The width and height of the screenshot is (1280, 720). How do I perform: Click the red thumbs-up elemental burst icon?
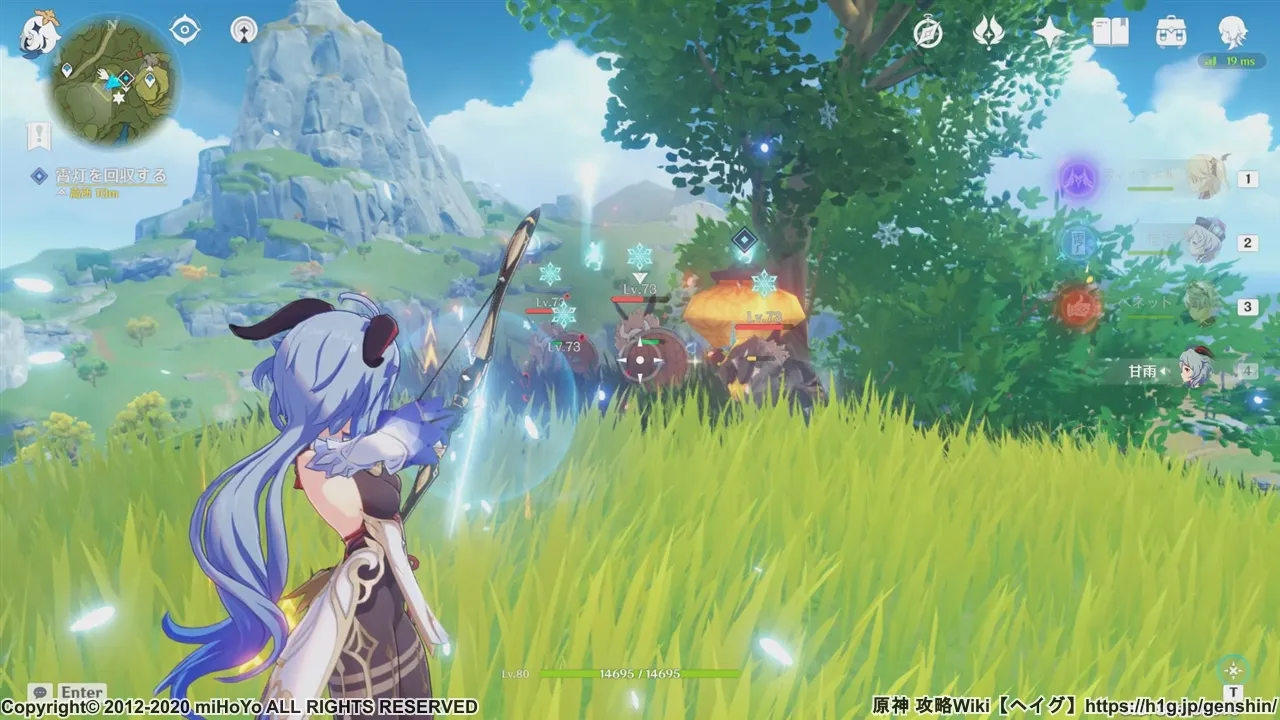(1079, 306)
